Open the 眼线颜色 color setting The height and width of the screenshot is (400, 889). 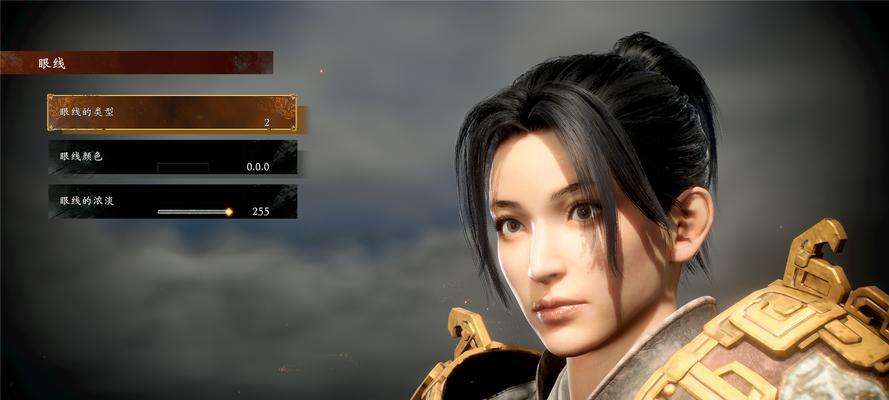point(172,158)
